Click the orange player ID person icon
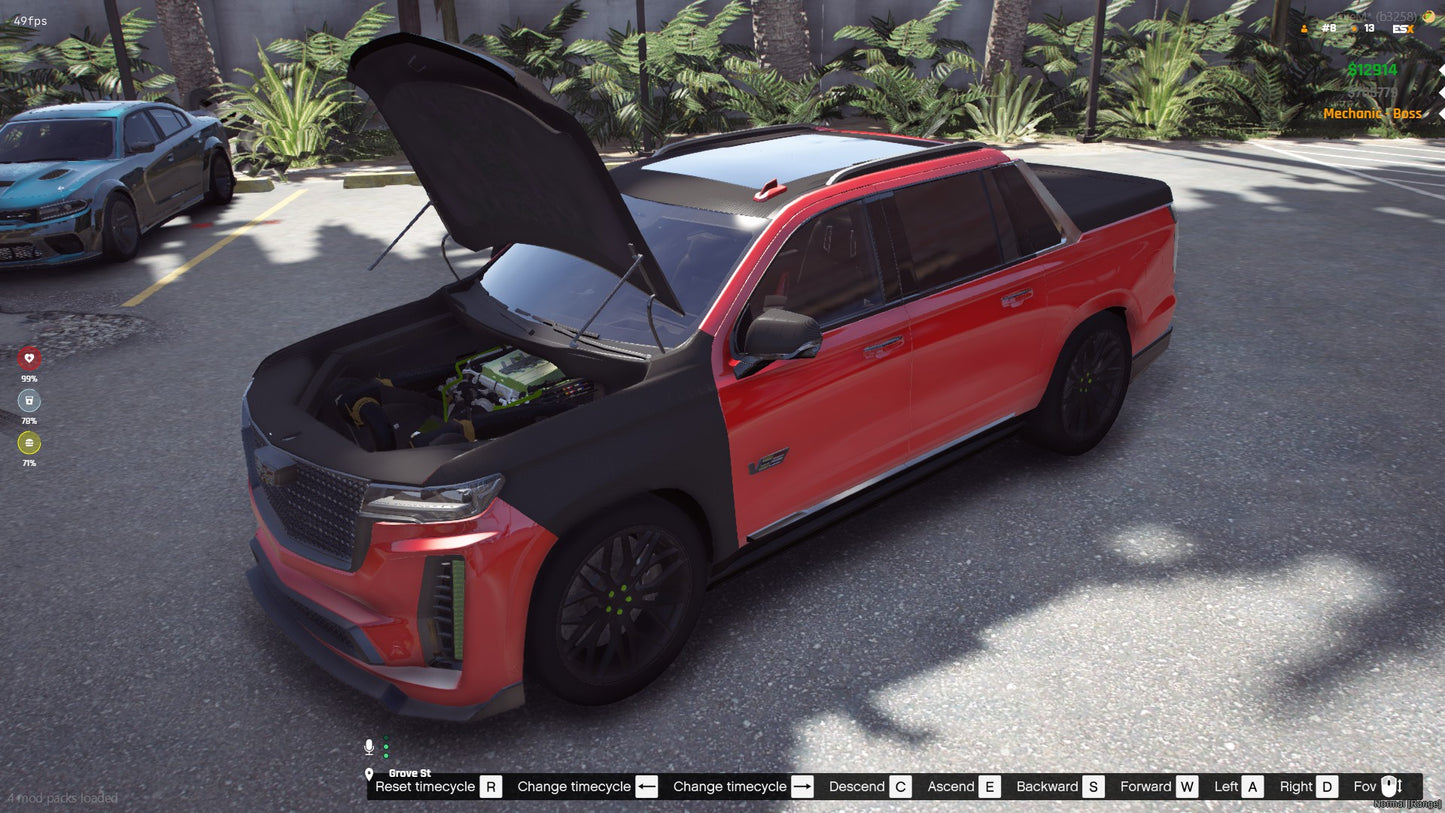This screenshot has width=1445, height=813. [x=1304, y=29]
